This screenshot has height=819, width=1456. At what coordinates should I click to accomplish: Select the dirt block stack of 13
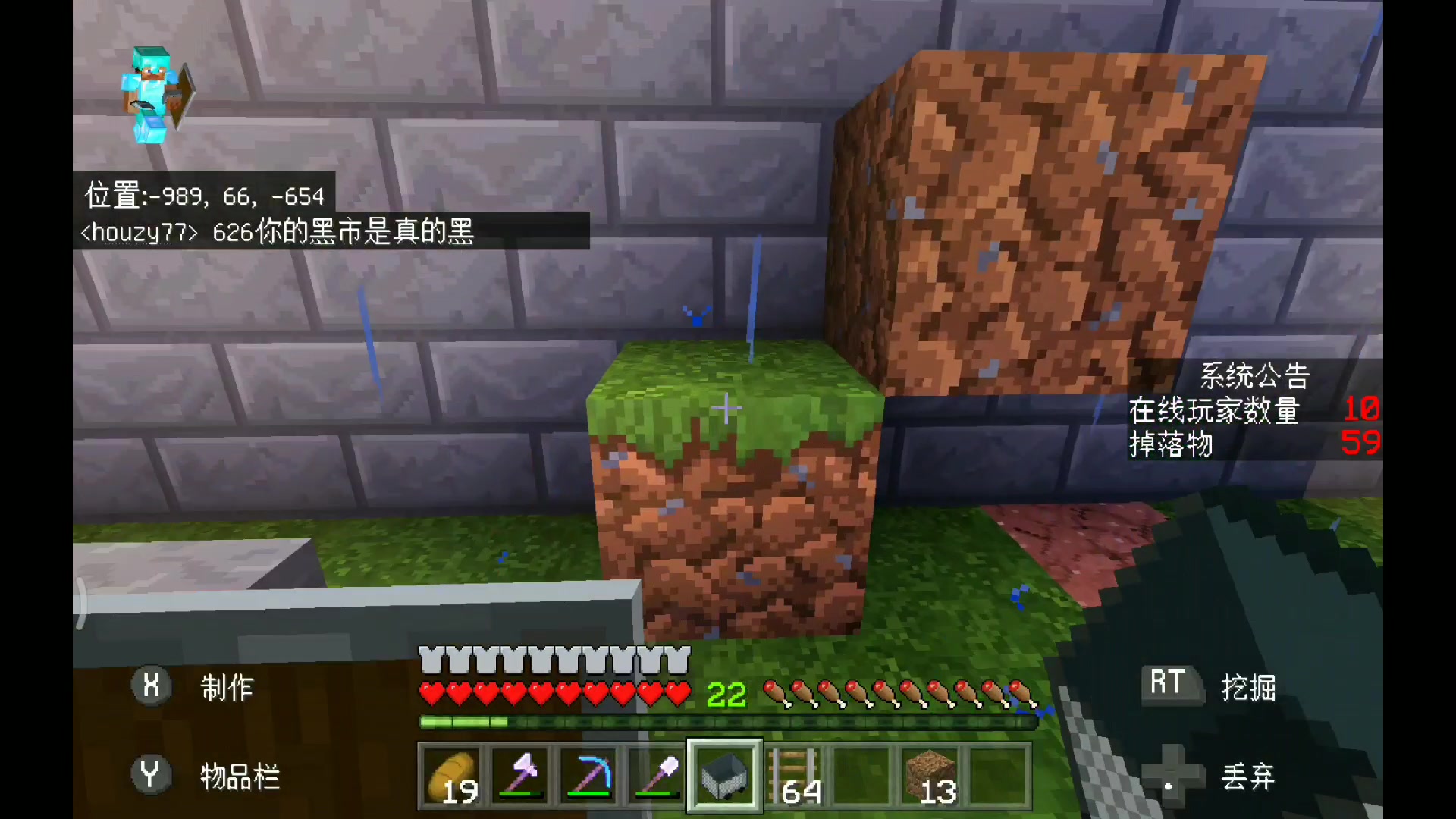929,775
